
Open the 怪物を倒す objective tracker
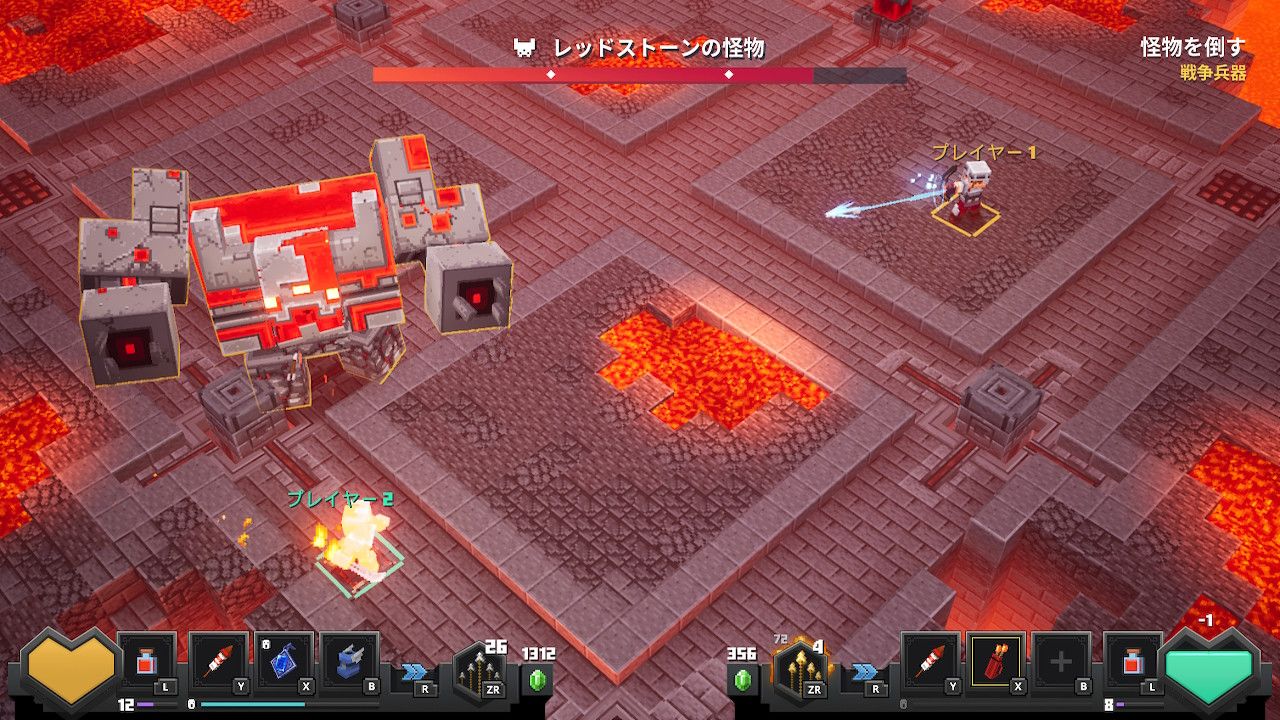(1194, 55)
